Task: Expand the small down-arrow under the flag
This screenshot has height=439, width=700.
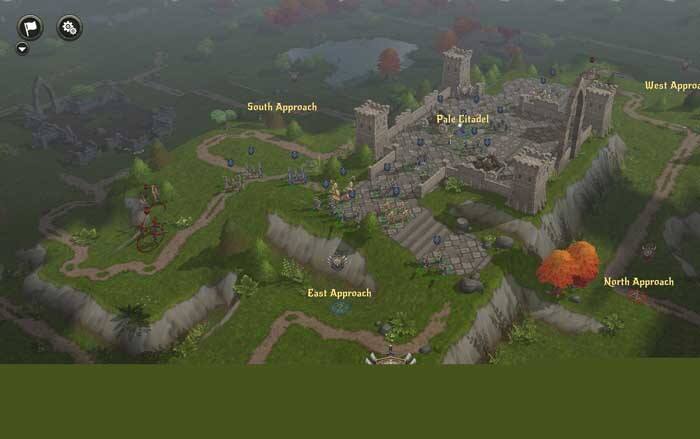Action: click(x=22, y=48)
